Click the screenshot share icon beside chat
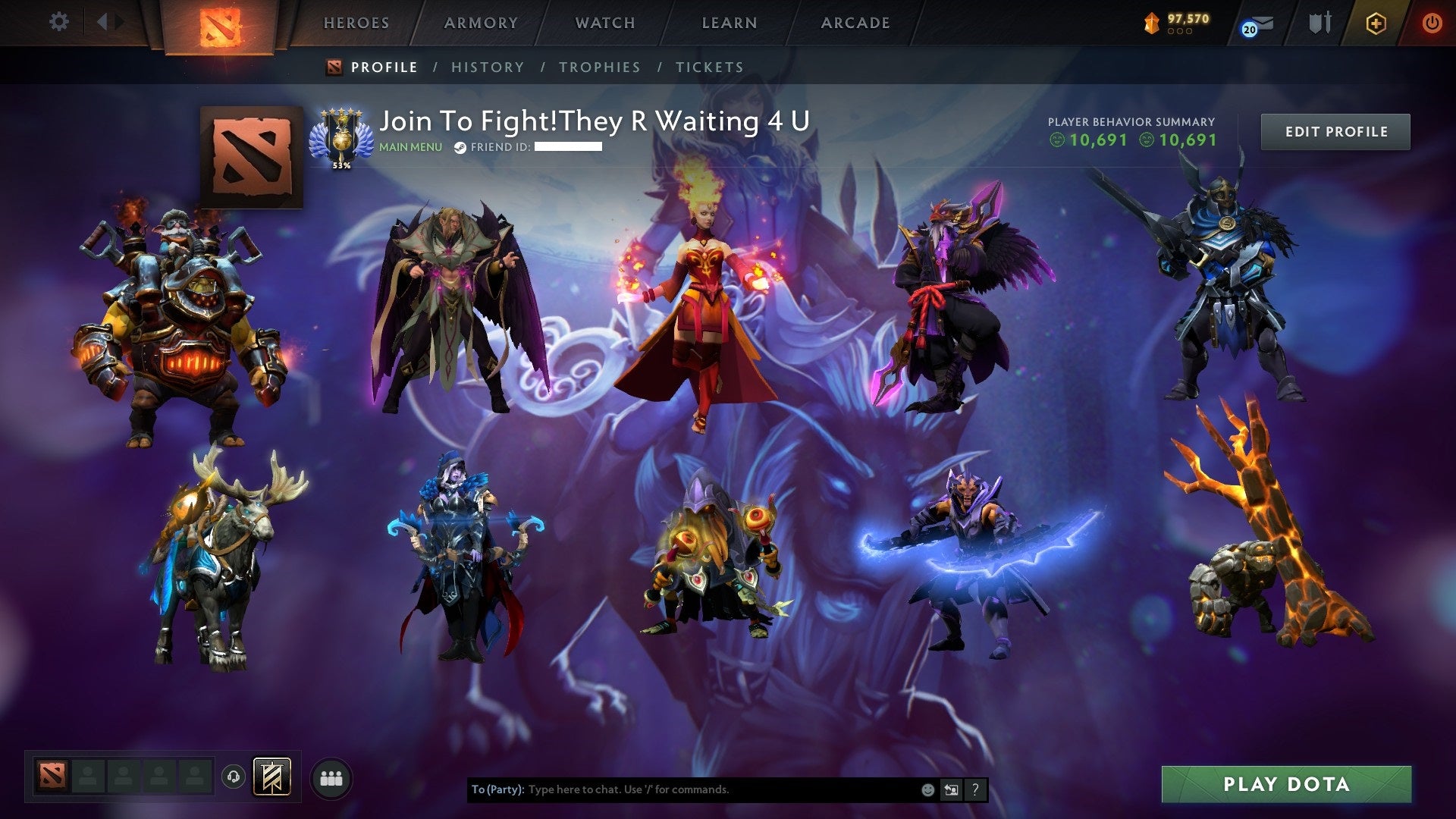The width and height of the screenshot is (1456, 819). 951,789
